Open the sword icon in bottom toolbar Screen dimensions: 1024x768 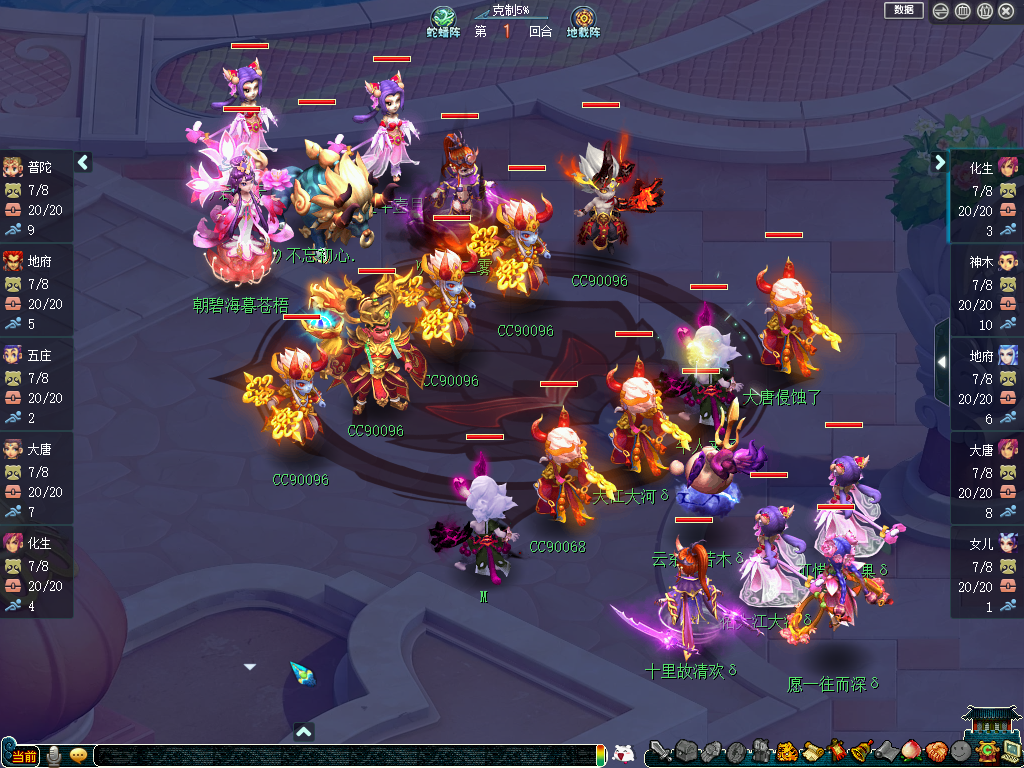click(x=659, y=751)
